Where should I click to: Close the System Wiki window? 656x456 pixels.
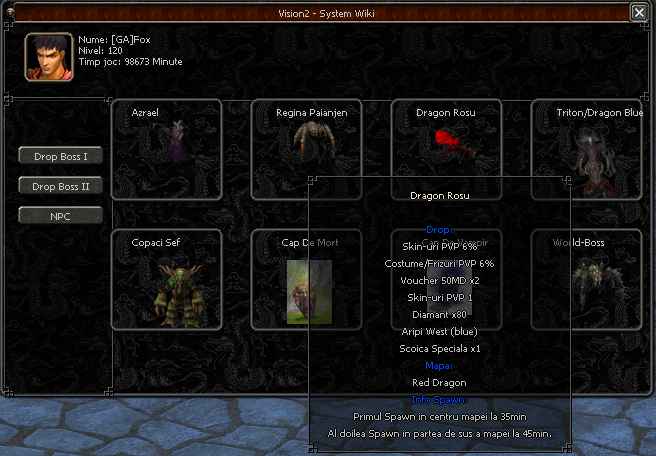[639, 12]
